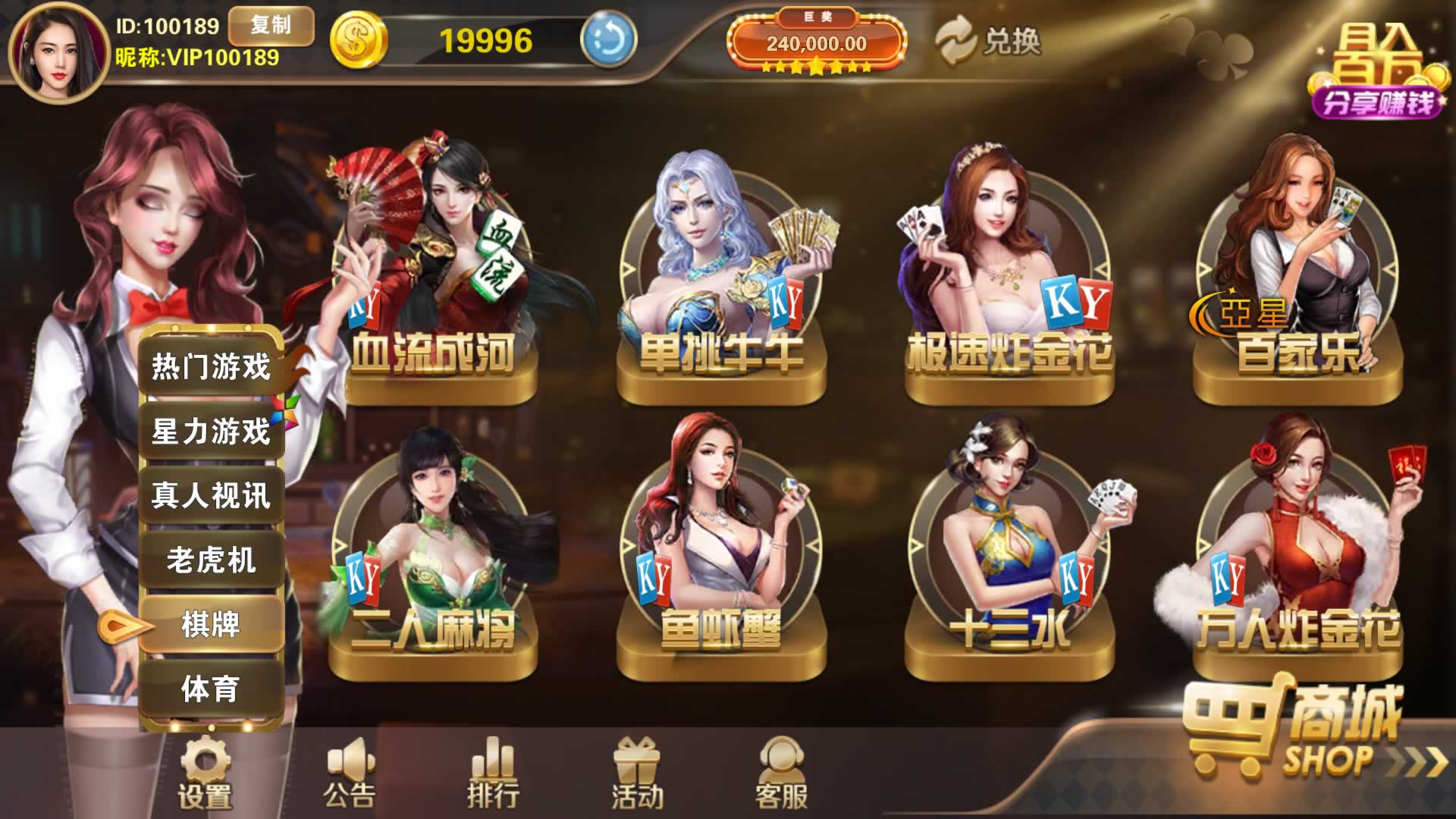This screenshot has width=1456, height=819.
Task: Copy the player ID with 复制 button
Action: [271, 26]
